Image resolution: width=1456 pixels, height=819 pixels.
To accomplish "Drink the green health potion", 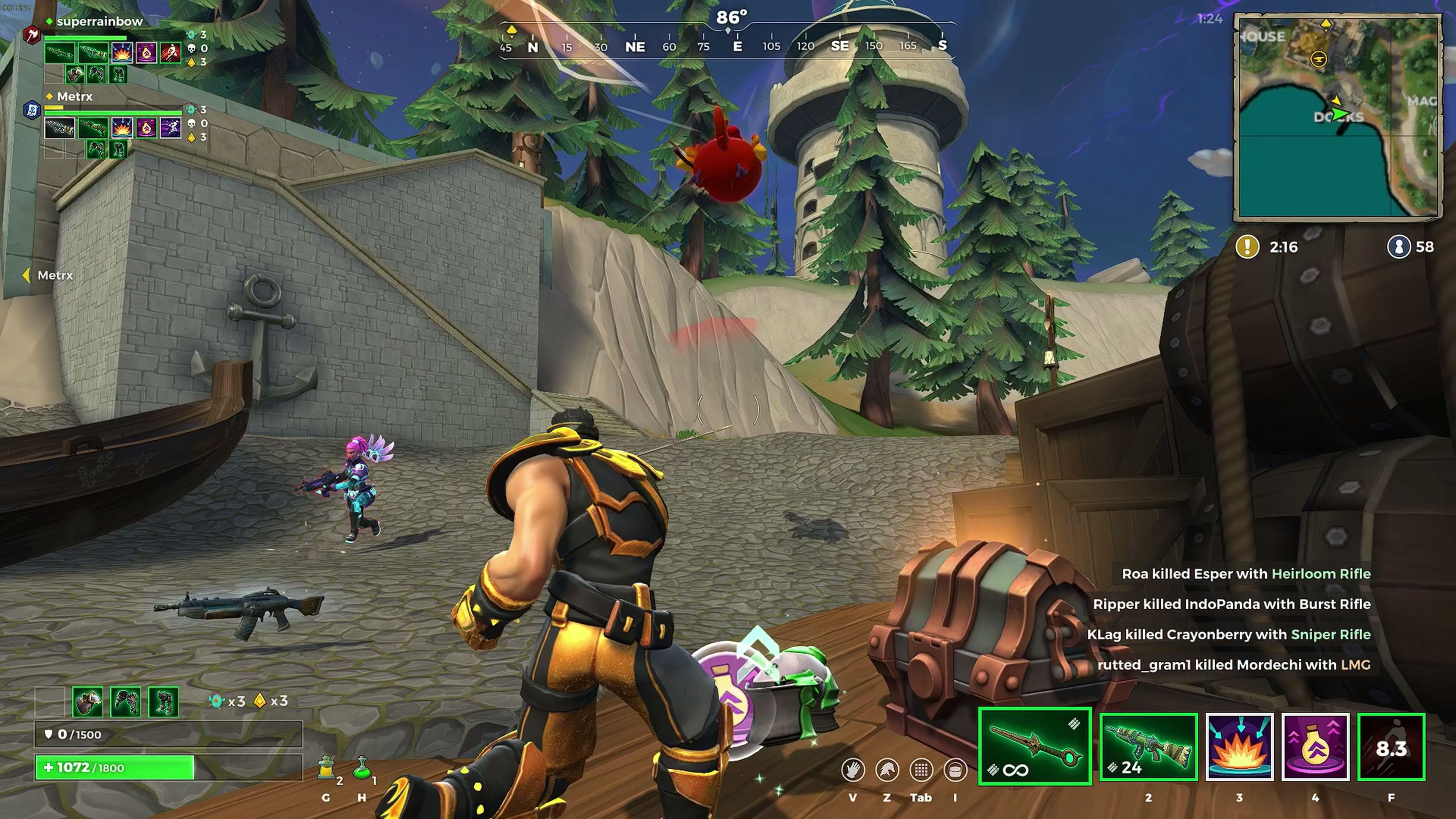I will 362,769.
